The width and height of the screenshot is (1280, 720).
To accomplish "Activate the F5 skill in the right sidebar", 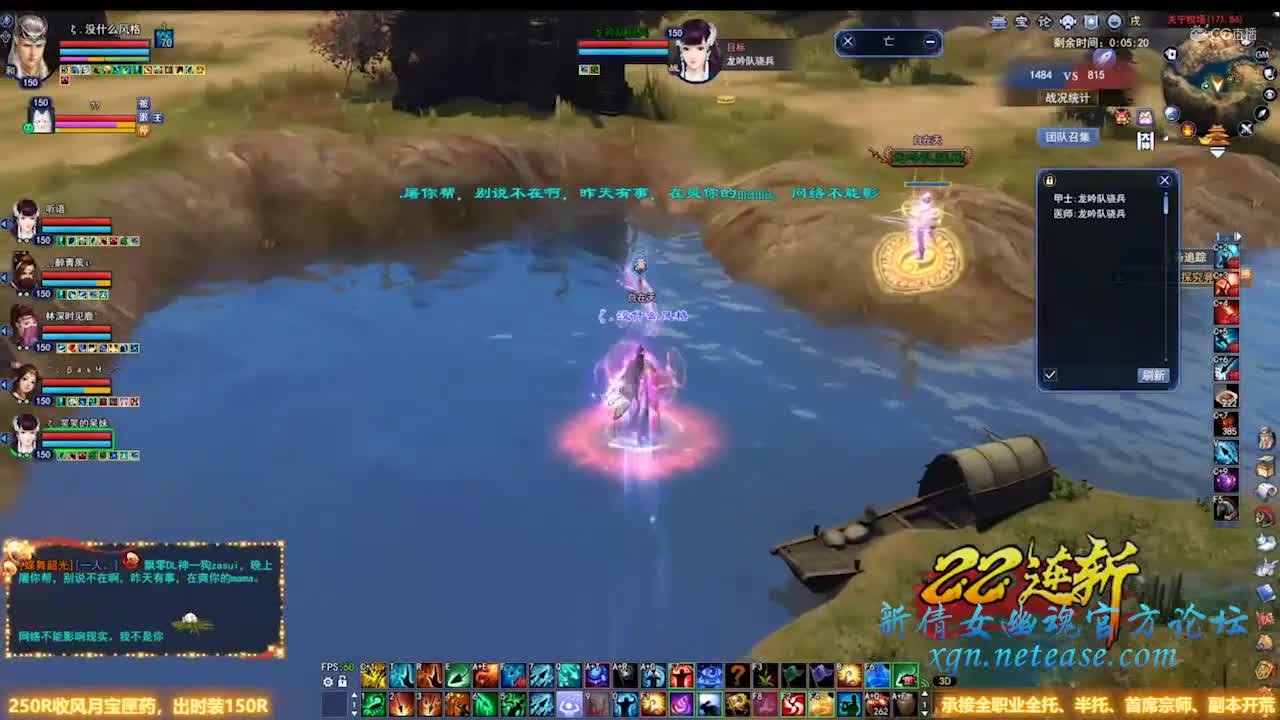I will coord(1224,505).
